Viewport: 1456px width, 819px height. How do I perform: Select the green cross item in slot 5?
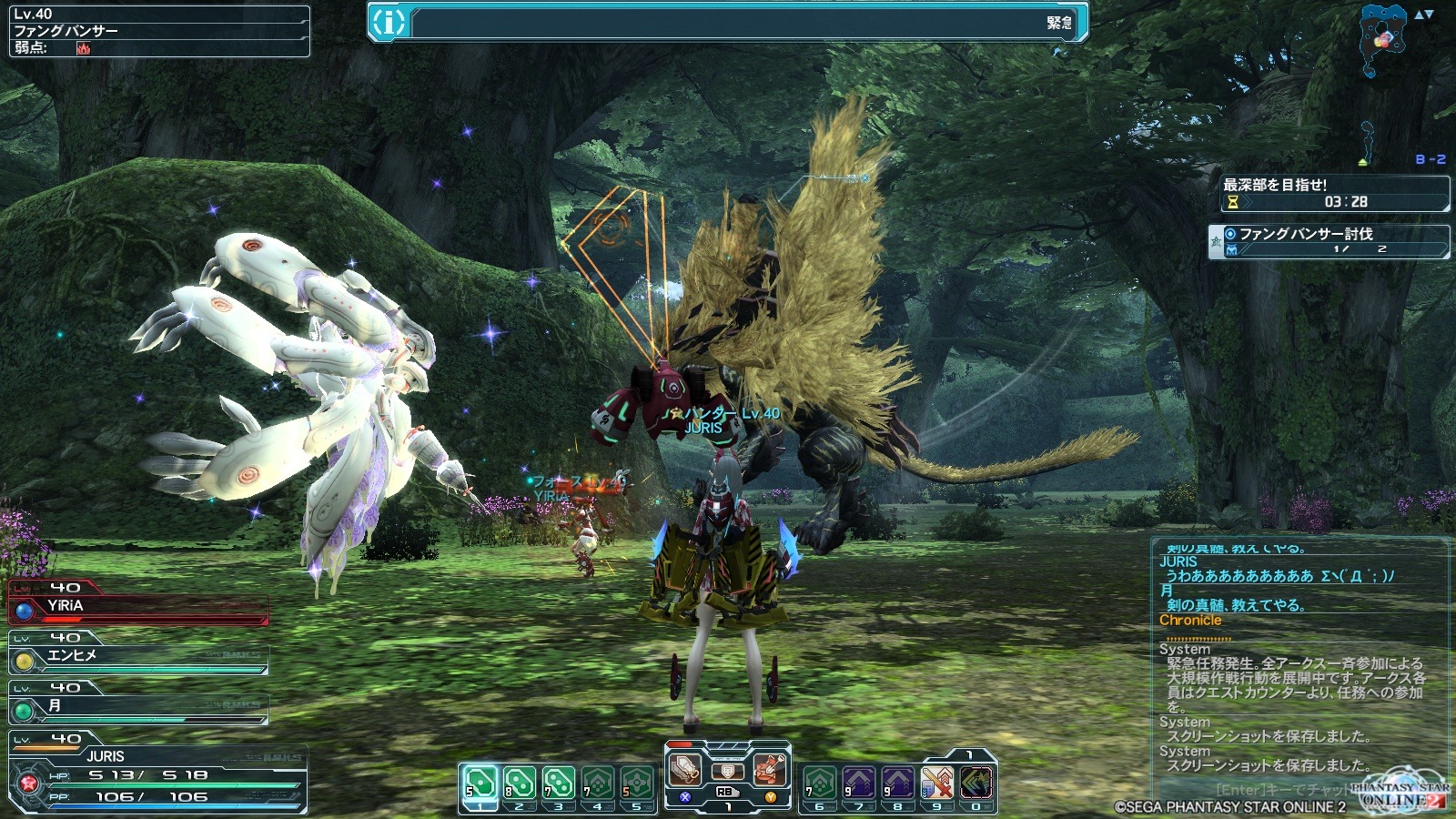tap(636, 783)
